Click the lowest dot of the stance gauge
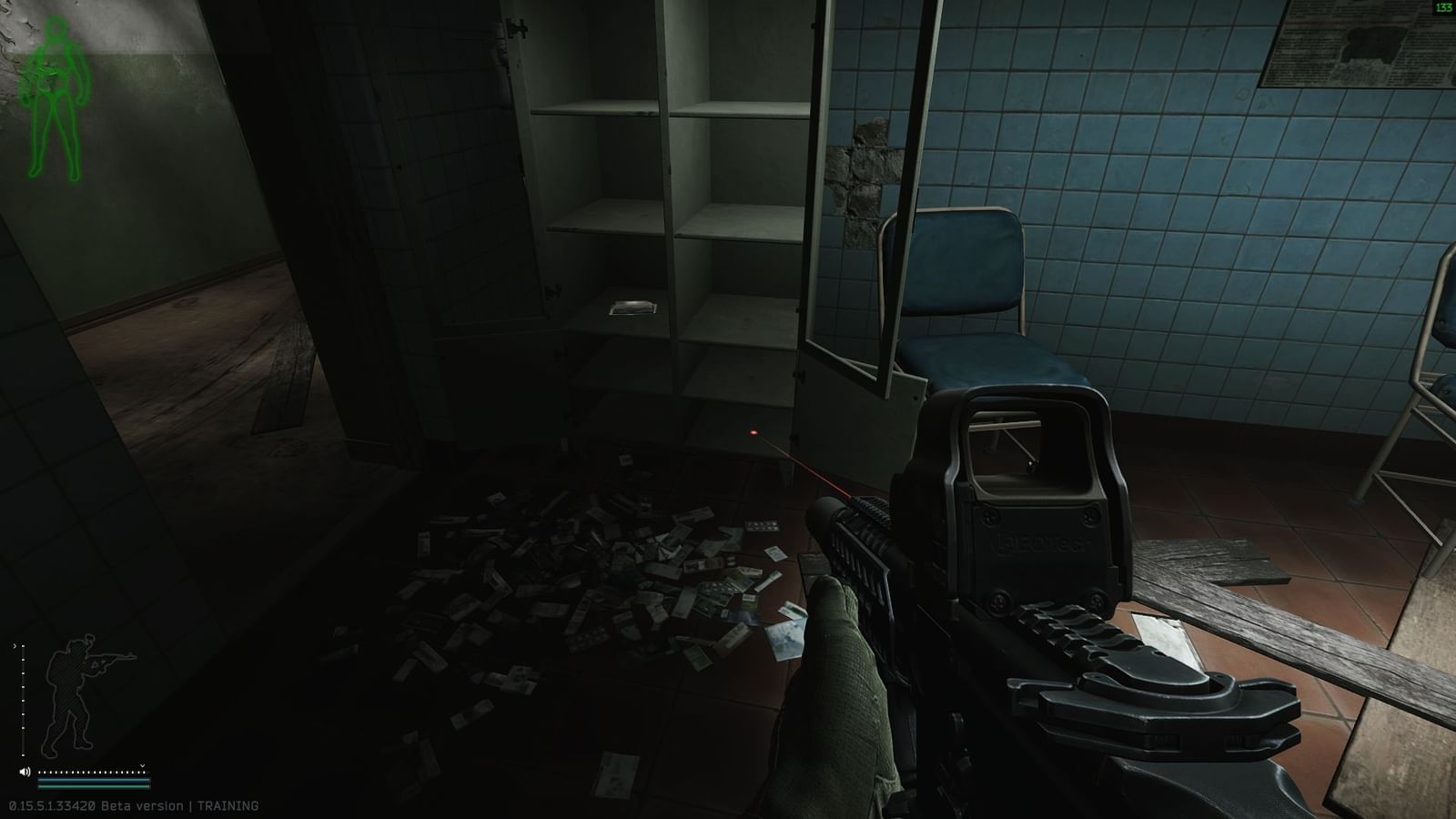This screenshot has height=819, width=1456. 24,755
